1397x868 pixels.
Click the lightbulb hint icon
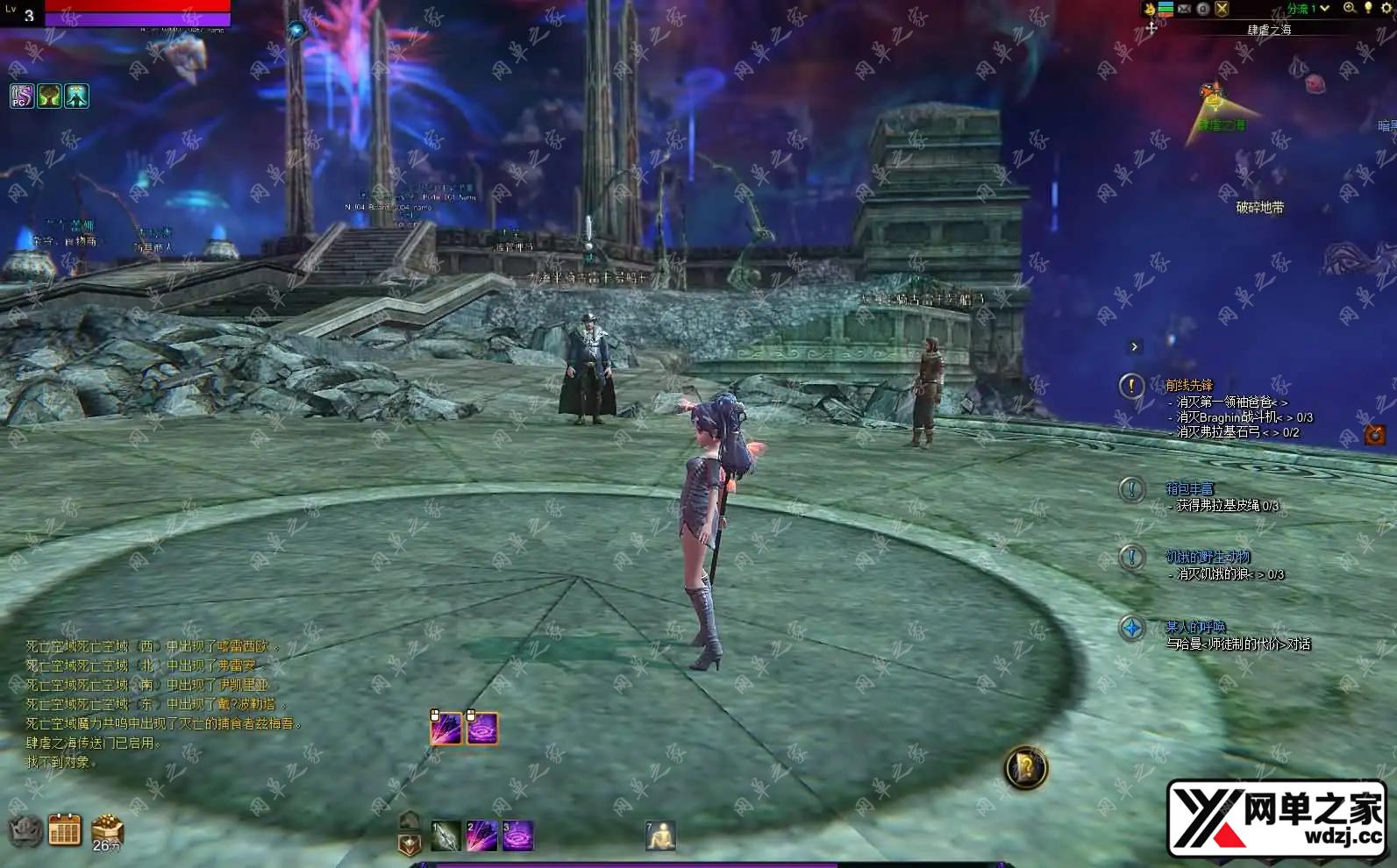point(1368,8)
